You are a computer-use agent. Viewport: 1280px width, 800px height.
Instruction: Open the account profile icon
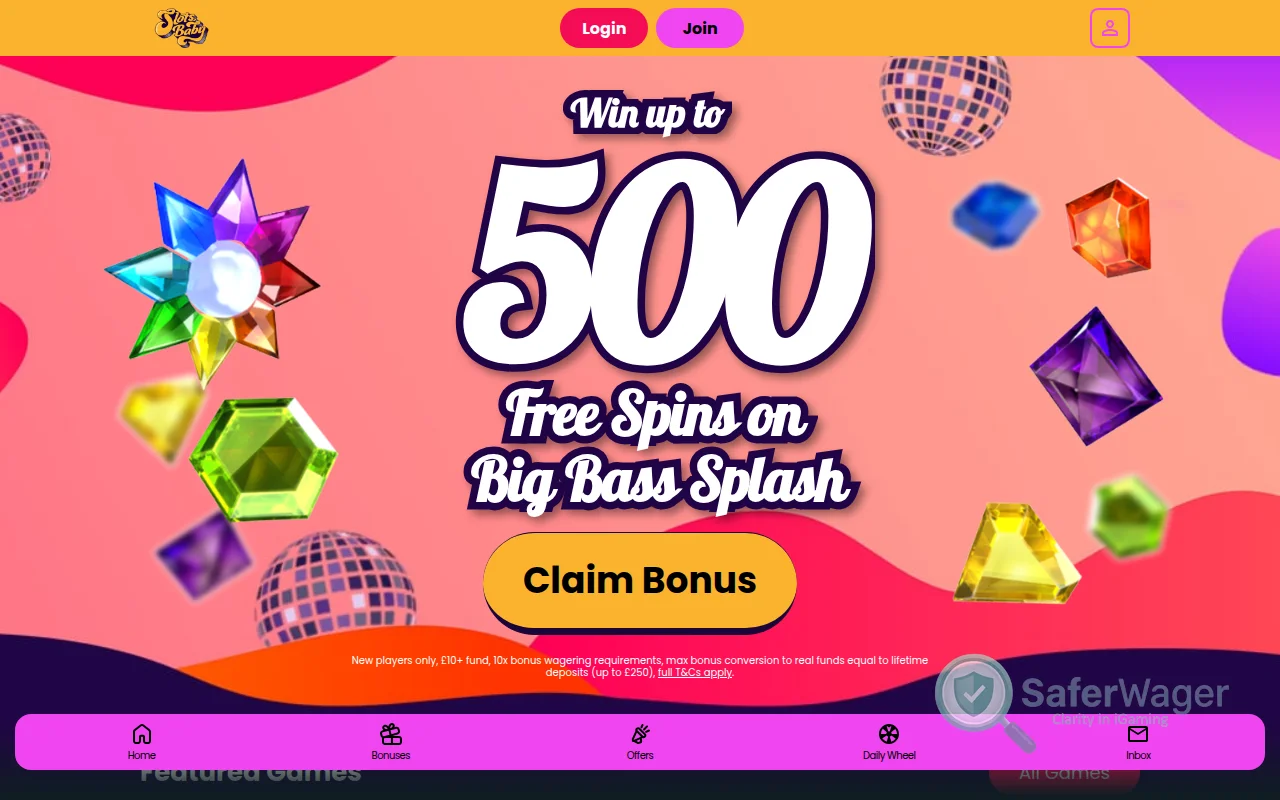point(1110,28)
